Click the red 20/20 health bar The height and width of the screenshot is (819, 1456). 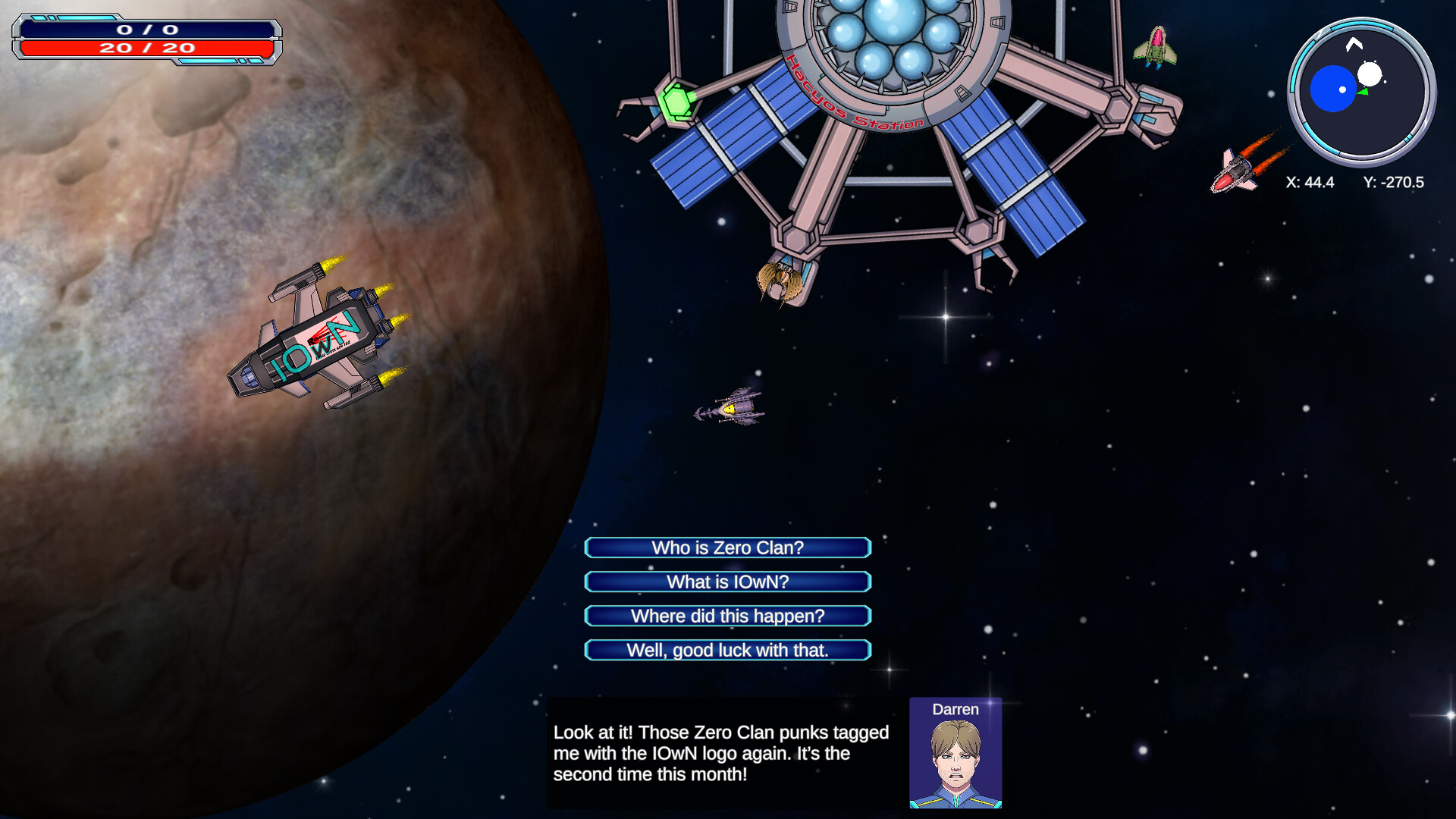146,50
